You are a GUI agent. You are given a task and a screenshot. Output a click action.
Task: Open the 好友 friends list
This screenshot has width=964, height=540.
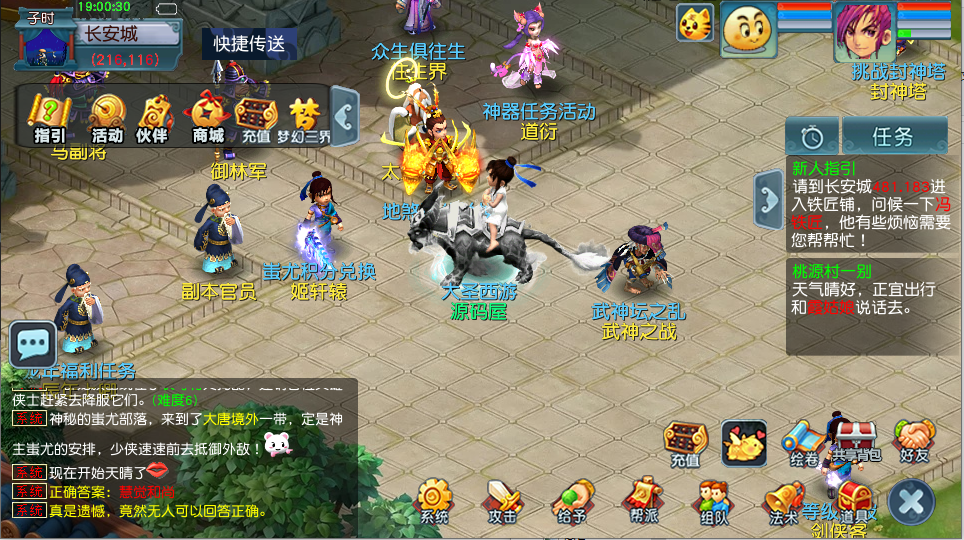coord(914,441)
